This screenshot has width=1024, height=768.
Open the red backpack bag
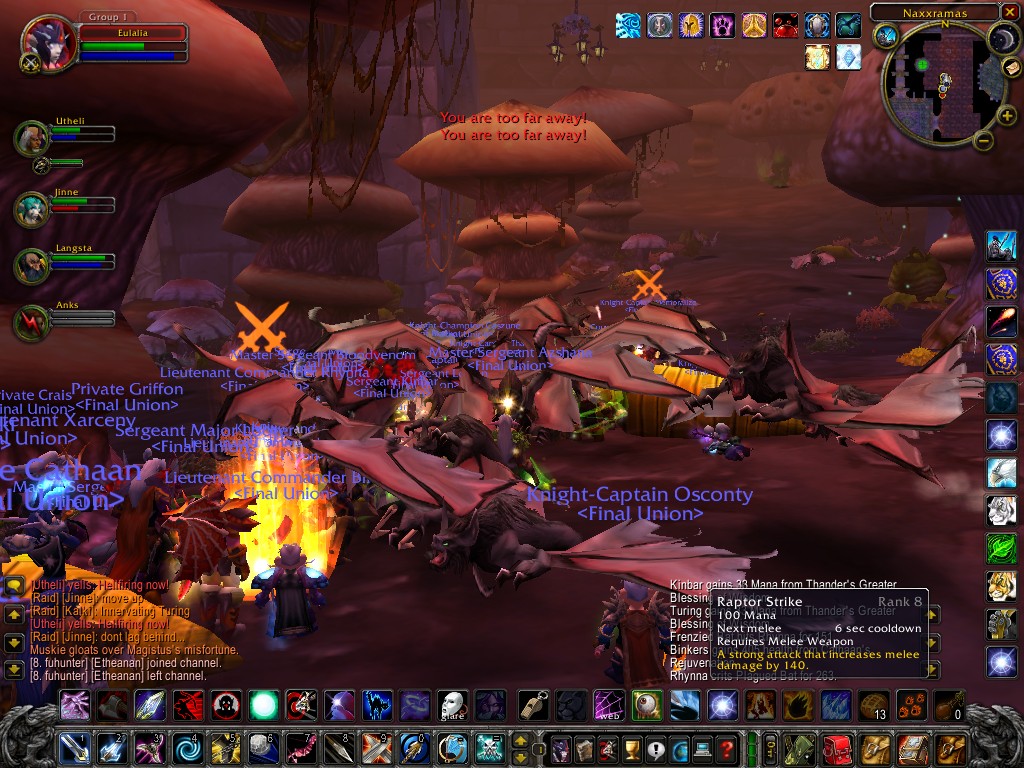pos(836,748)
